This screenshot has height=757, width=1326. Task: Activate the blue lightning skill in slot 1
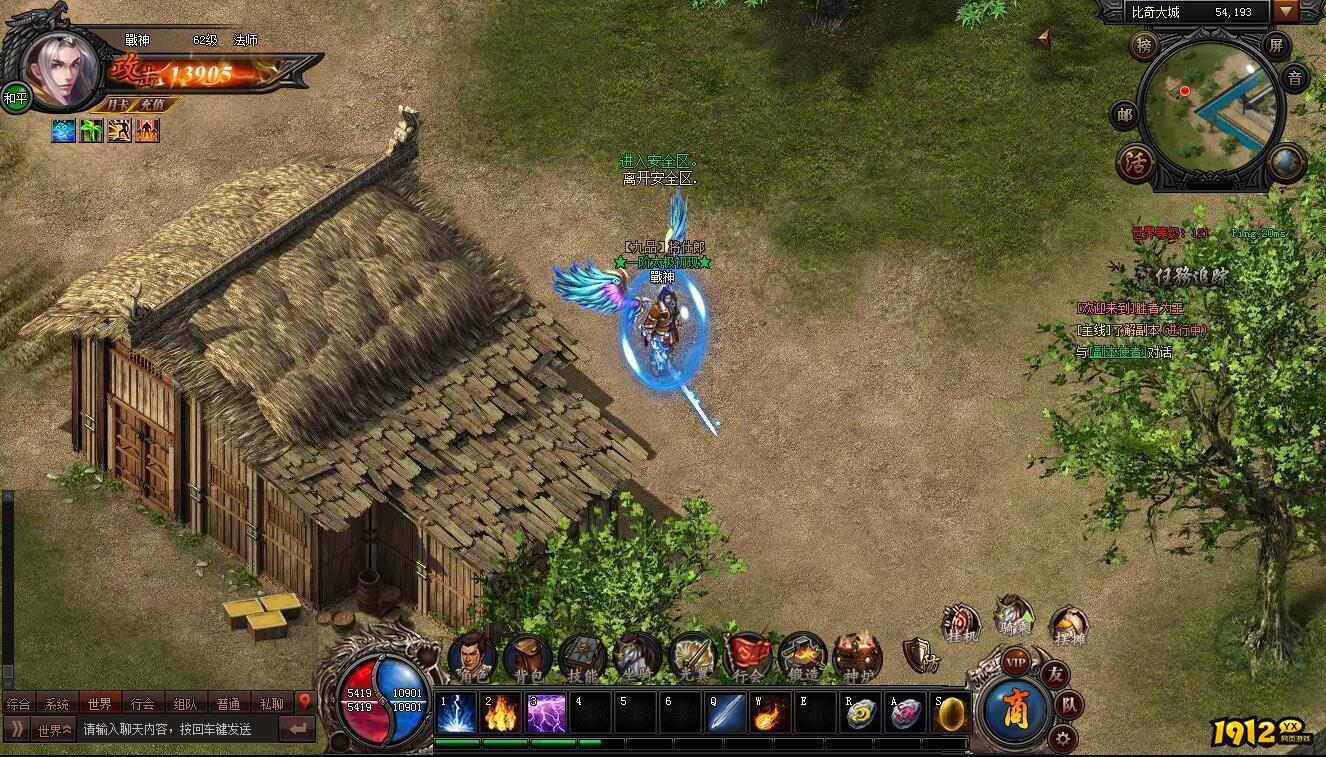tap(456, 713)
